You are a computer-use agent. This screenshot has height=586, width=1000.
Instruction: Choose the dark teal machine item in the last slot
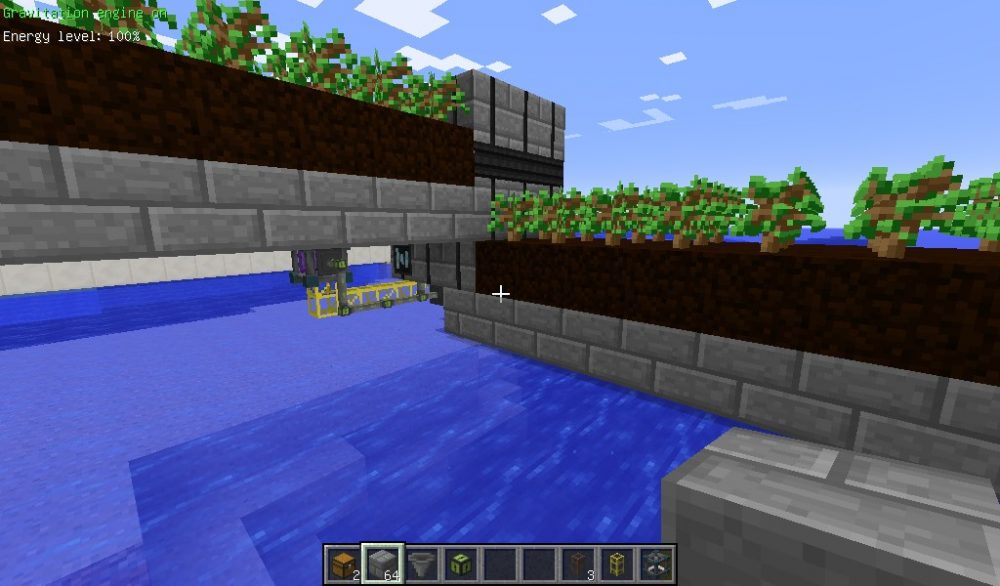click(x=656, y=564)
